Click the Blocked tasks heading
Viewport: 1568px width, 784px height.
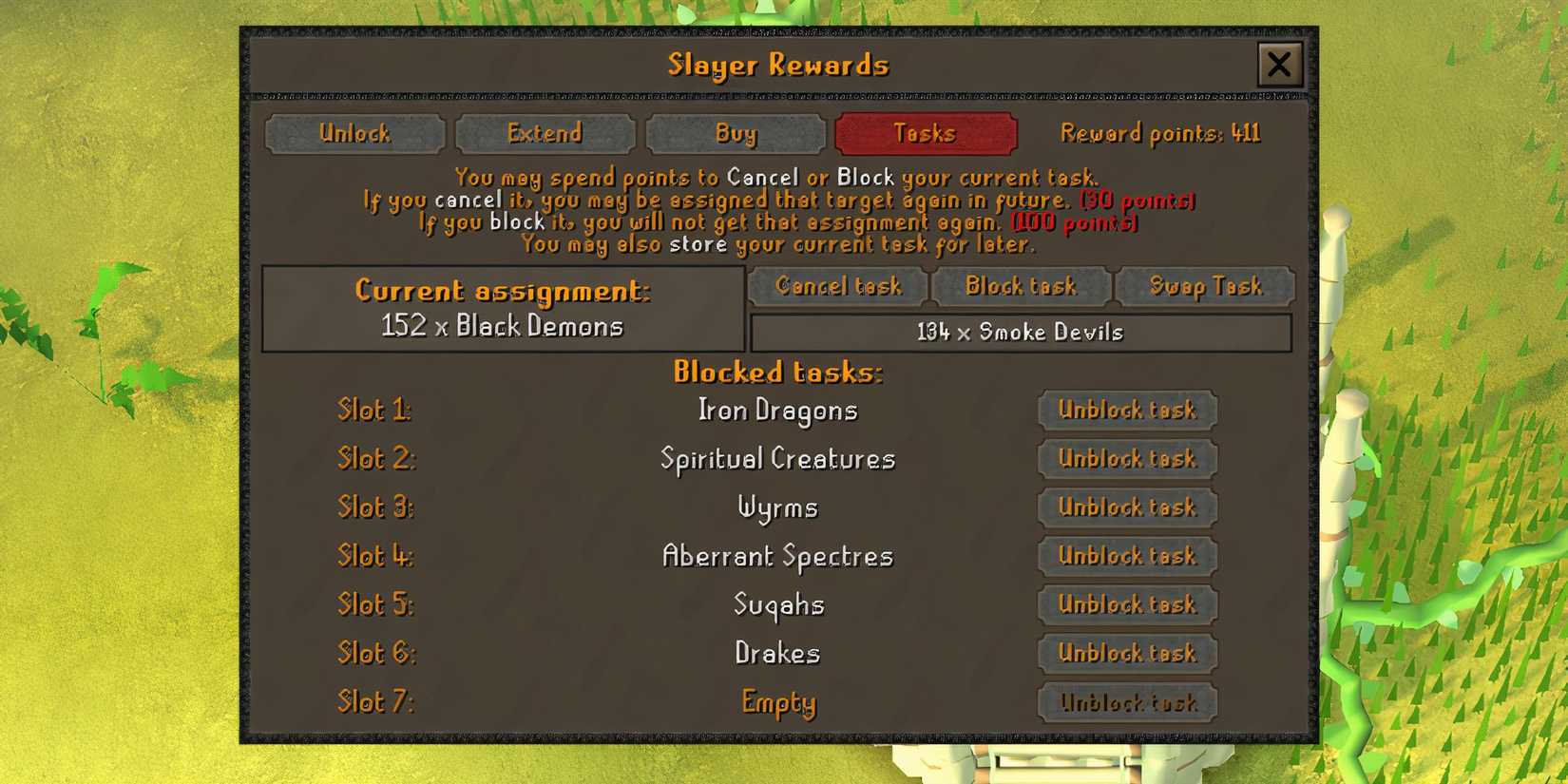pos(776,373)
